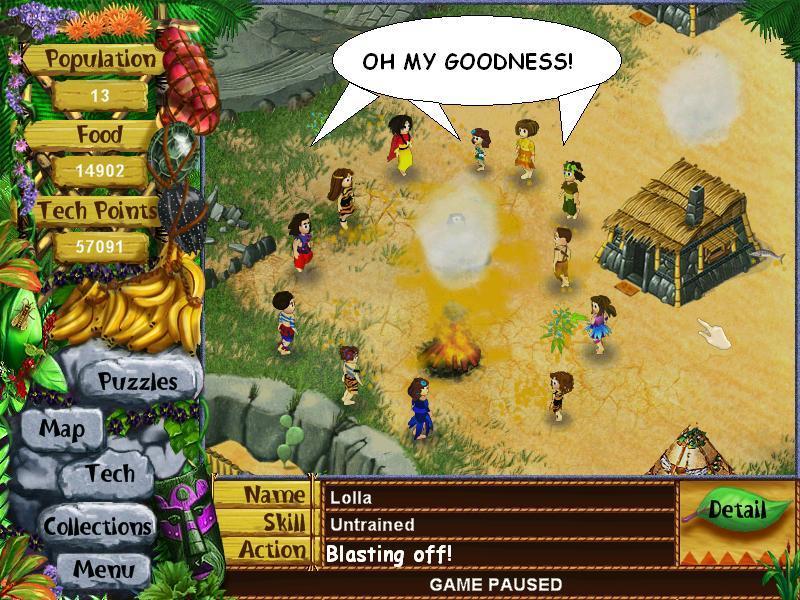This screenshot has width=800, height=600.
Task: View the Collections screen
Action: (x=97, y=525)
